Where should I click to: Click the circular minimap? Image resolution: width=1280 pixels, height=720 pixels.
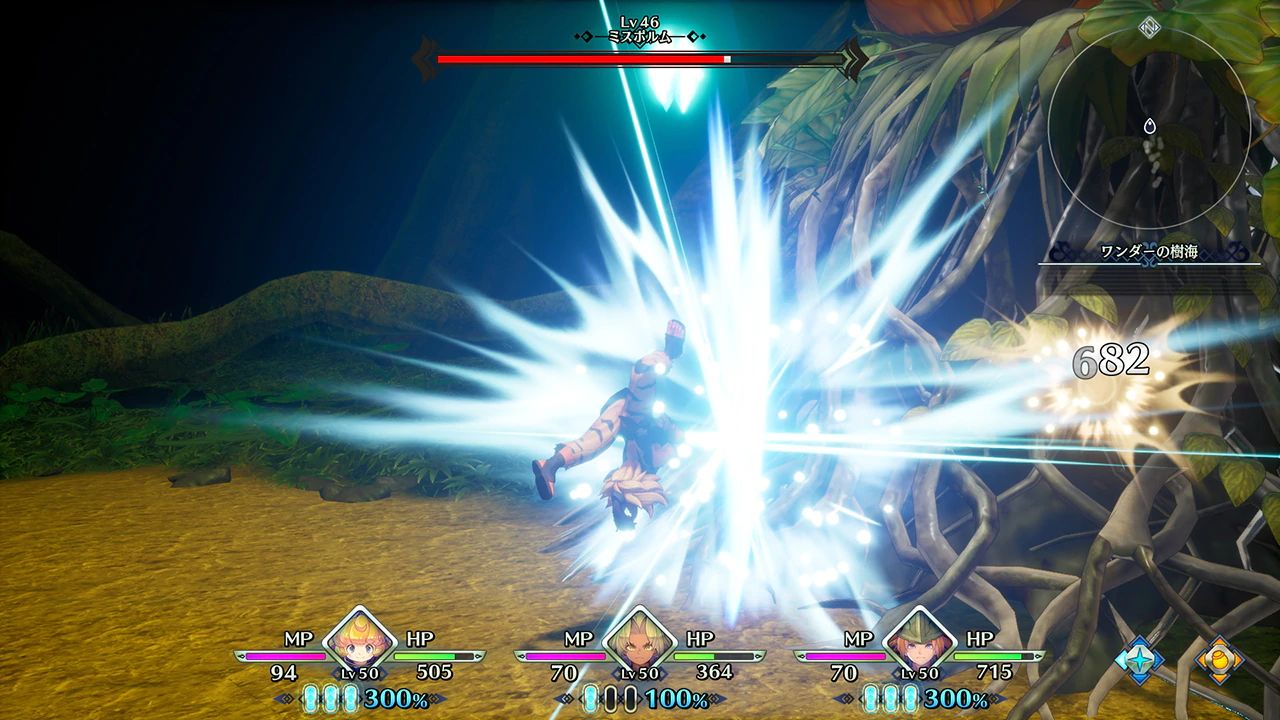point(1149,127)
